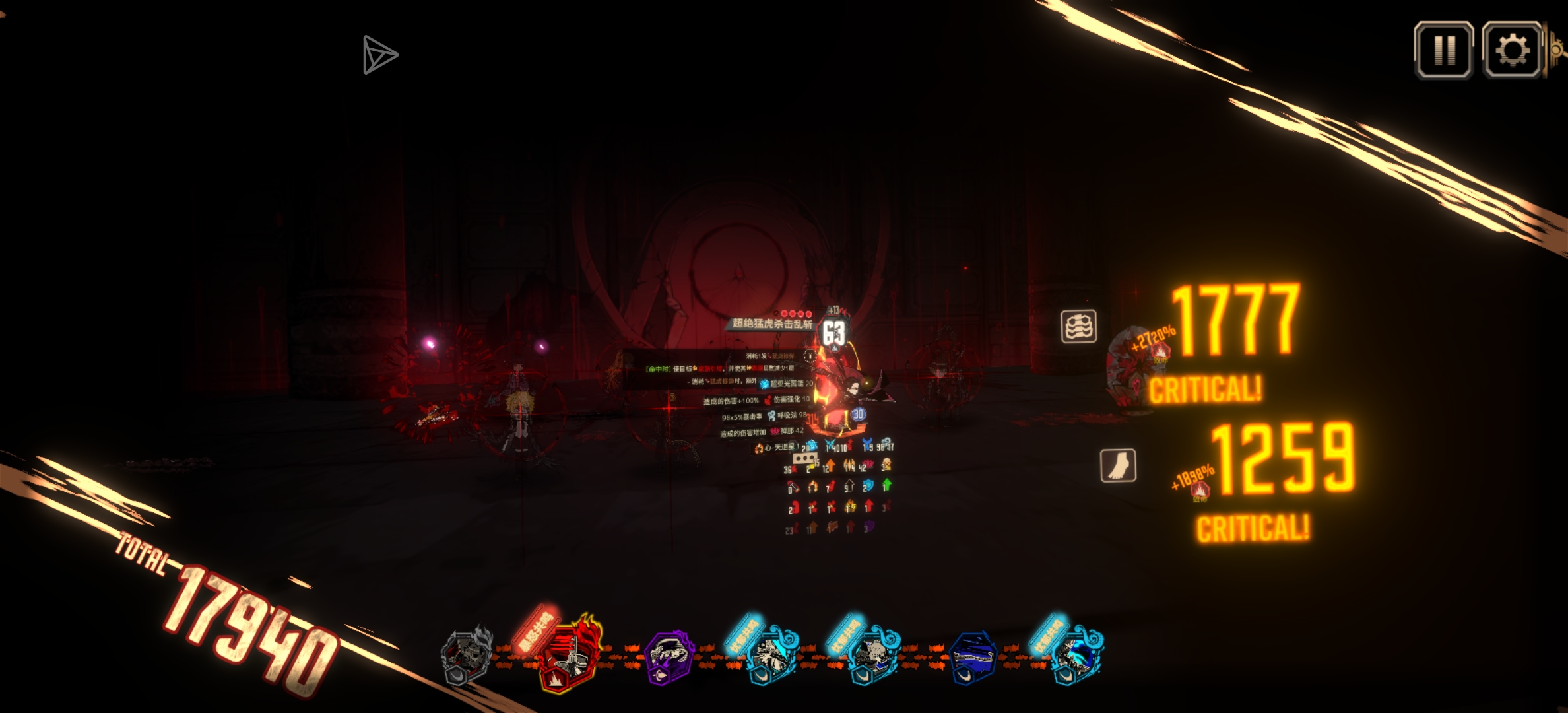Open the gear settings menu

(1512, 50)
